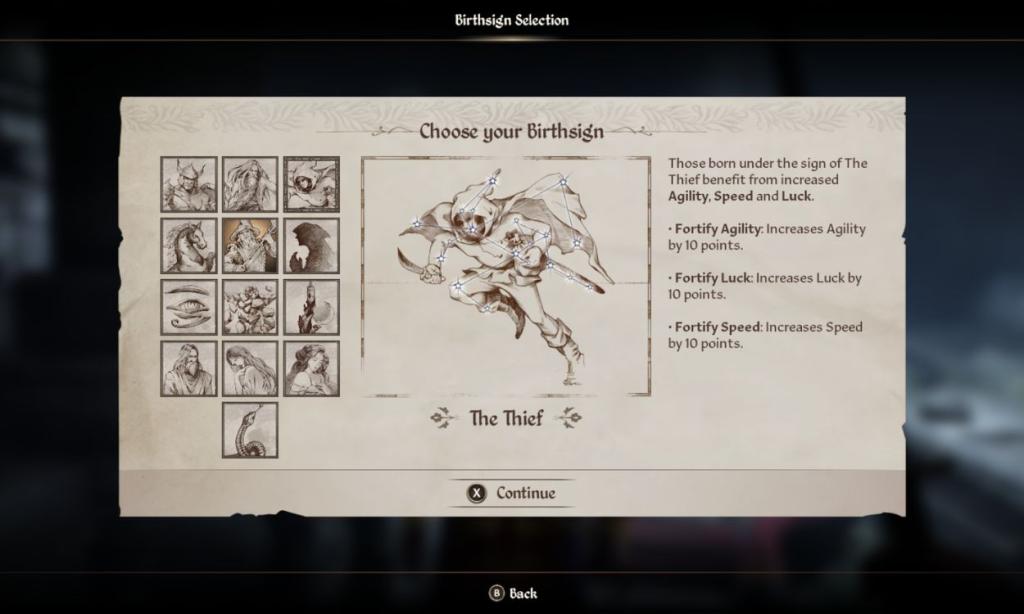Confirm birthsign with Continue
This screenshot has height=614, width=1024.
point(511,493)
